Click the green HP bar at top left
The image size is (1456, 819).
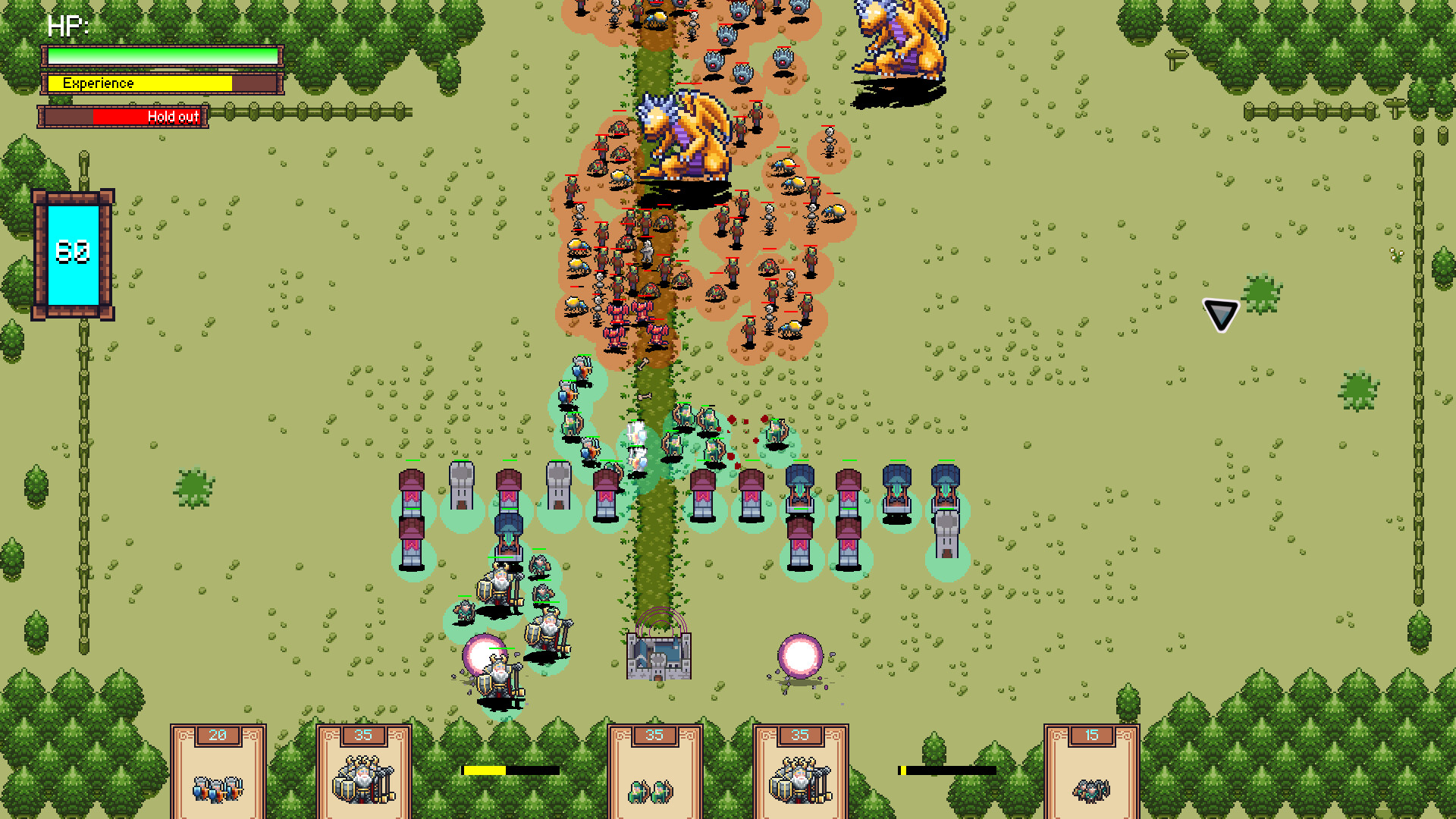pos(162,55)
